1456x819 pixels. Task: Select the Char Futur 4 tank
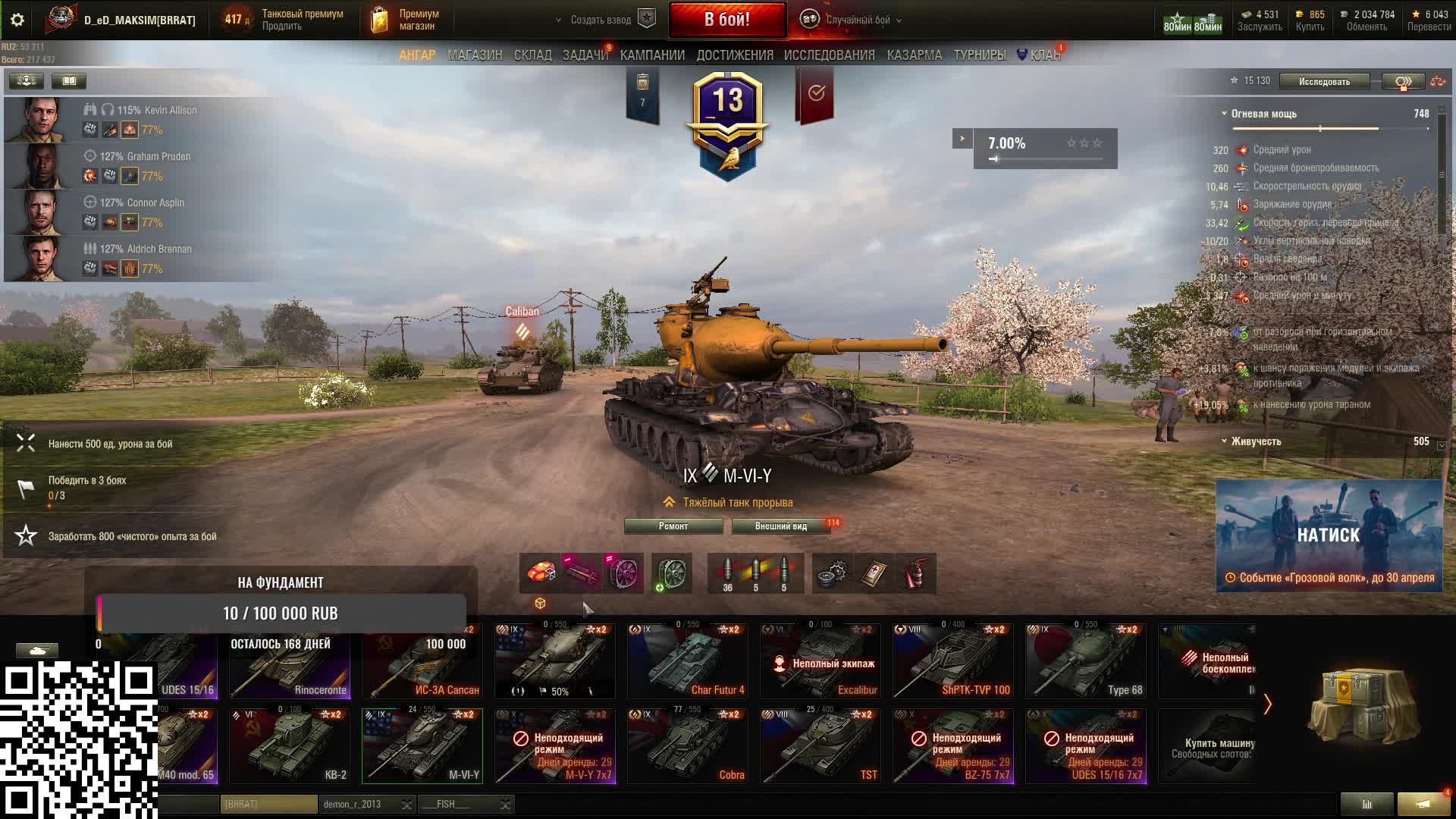tap(687, 661)
